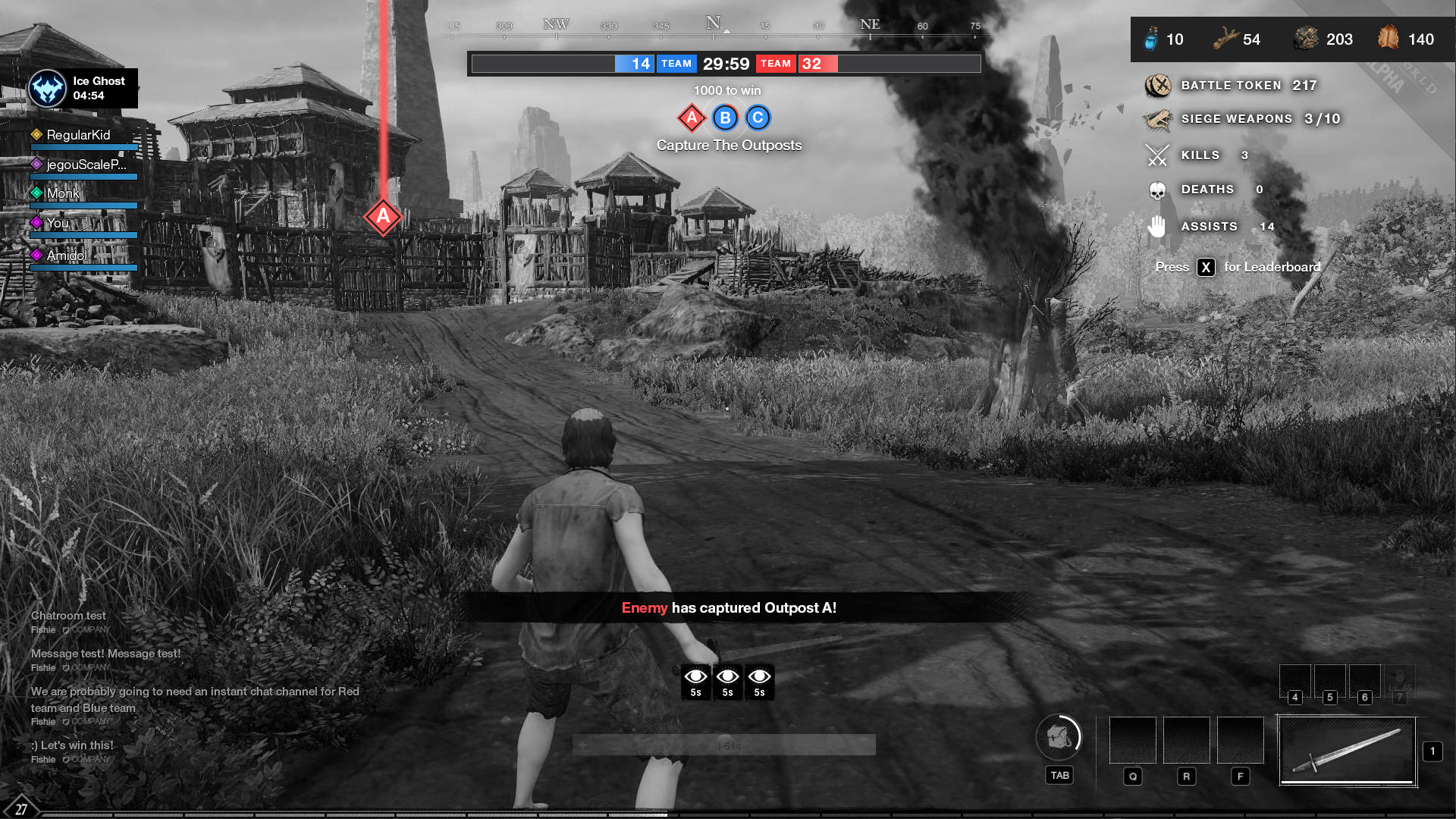Click the Ice Ghost buff icon

[x=48, y=89]
